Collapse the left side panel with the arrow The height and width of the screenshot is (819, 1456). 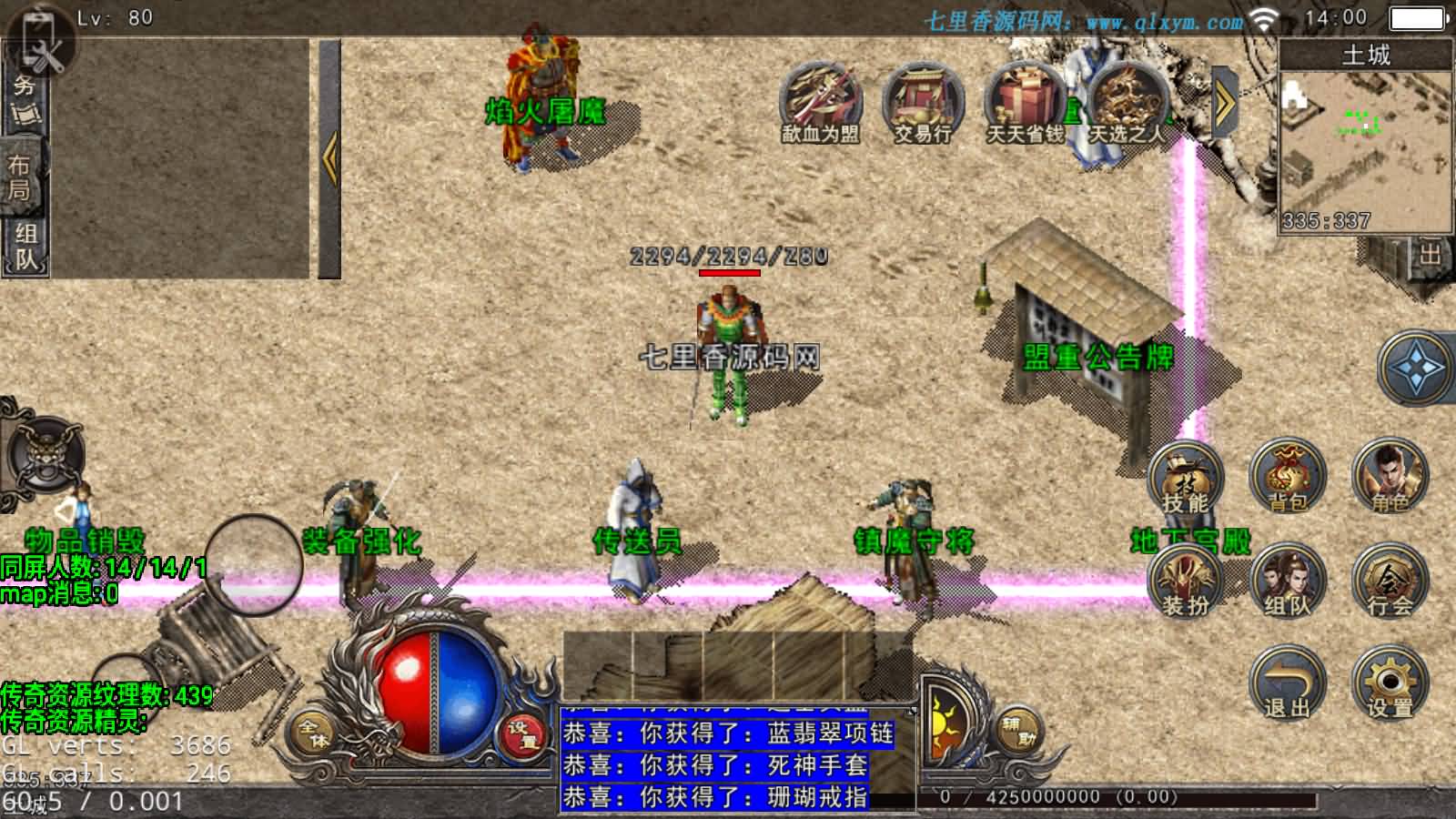click(329, 159)
